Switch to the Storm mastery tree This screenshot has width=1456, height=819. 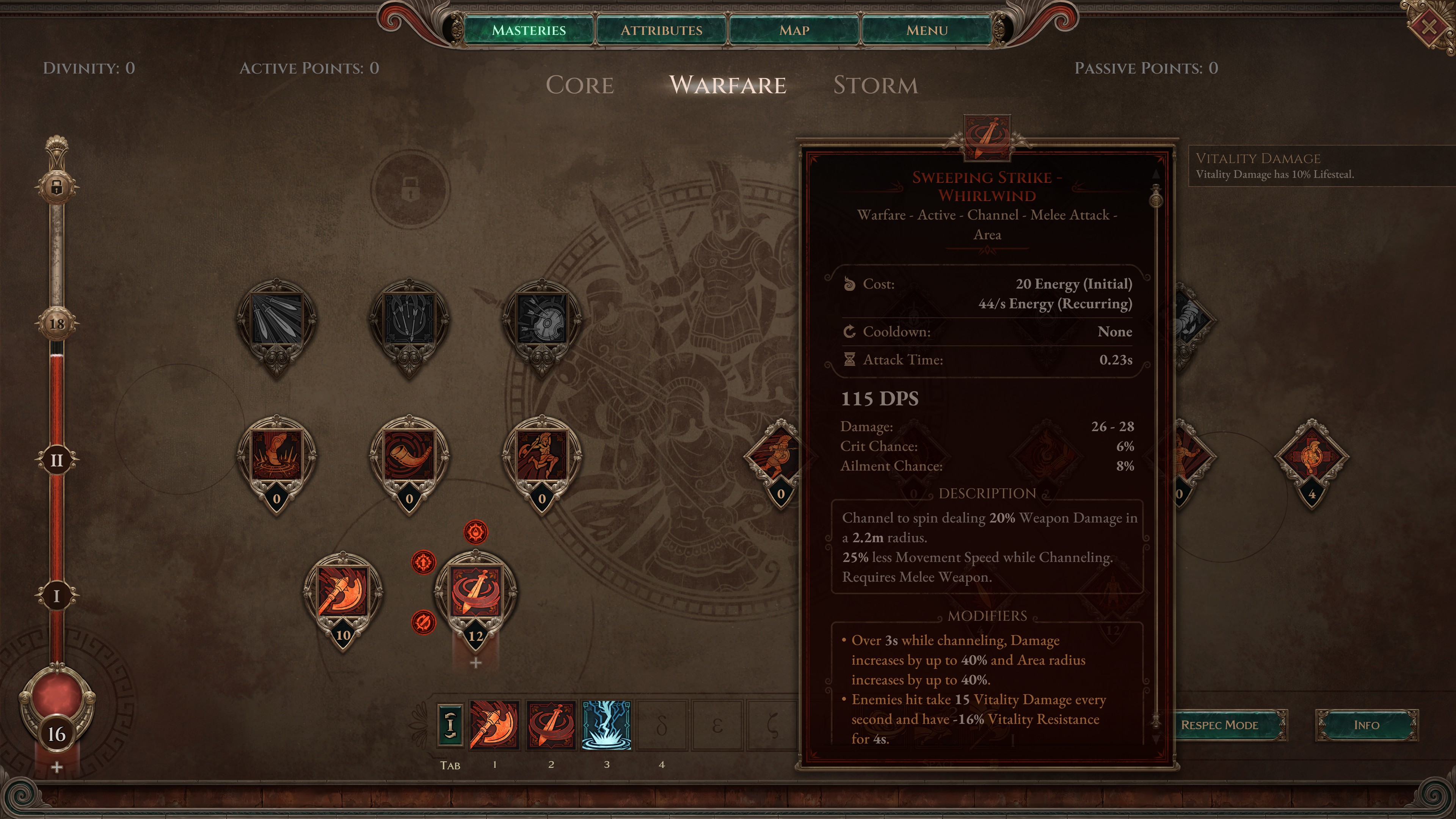click(875, 85)
